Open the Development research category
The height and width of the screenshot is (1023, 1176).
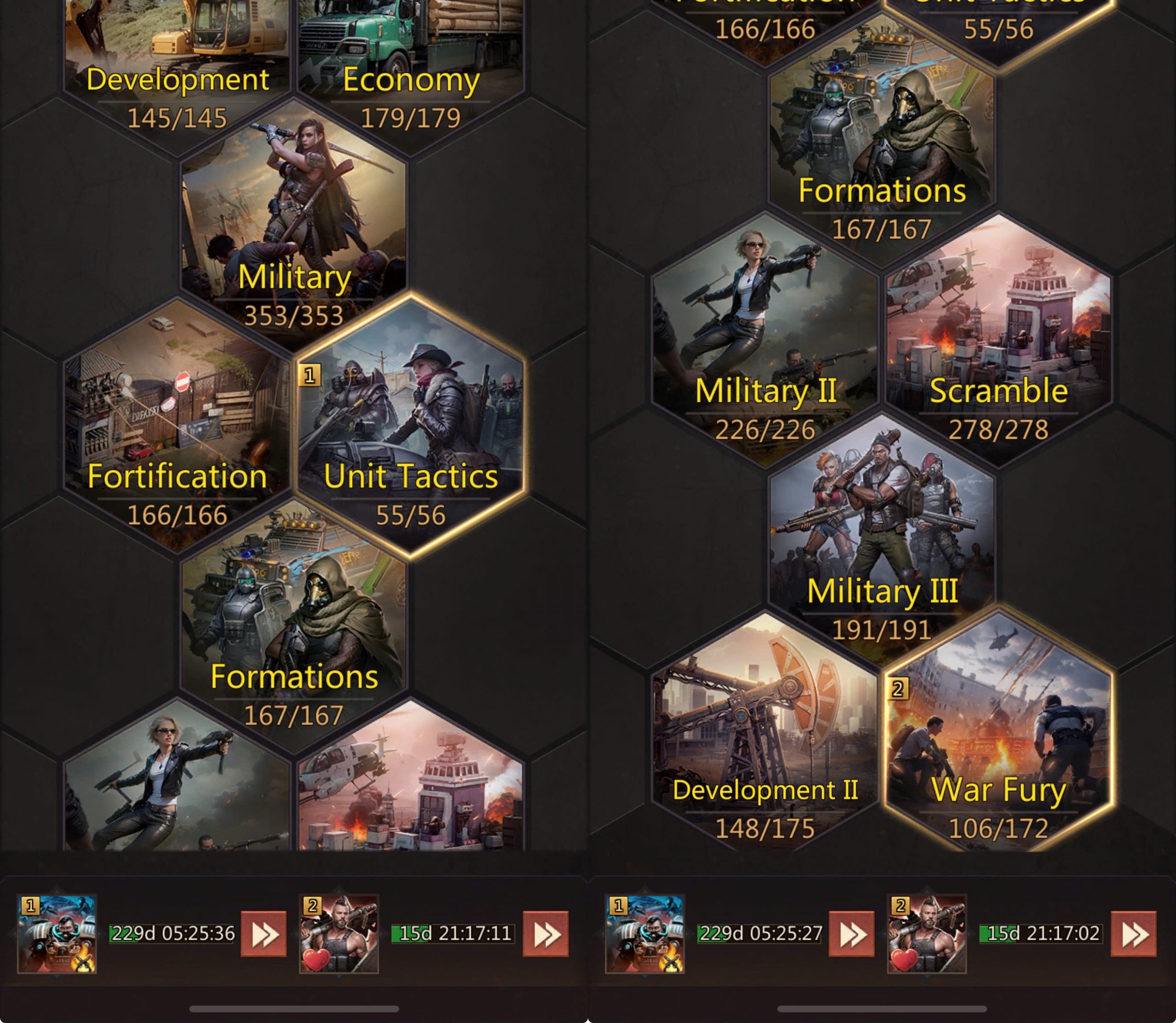click(177, 63)
